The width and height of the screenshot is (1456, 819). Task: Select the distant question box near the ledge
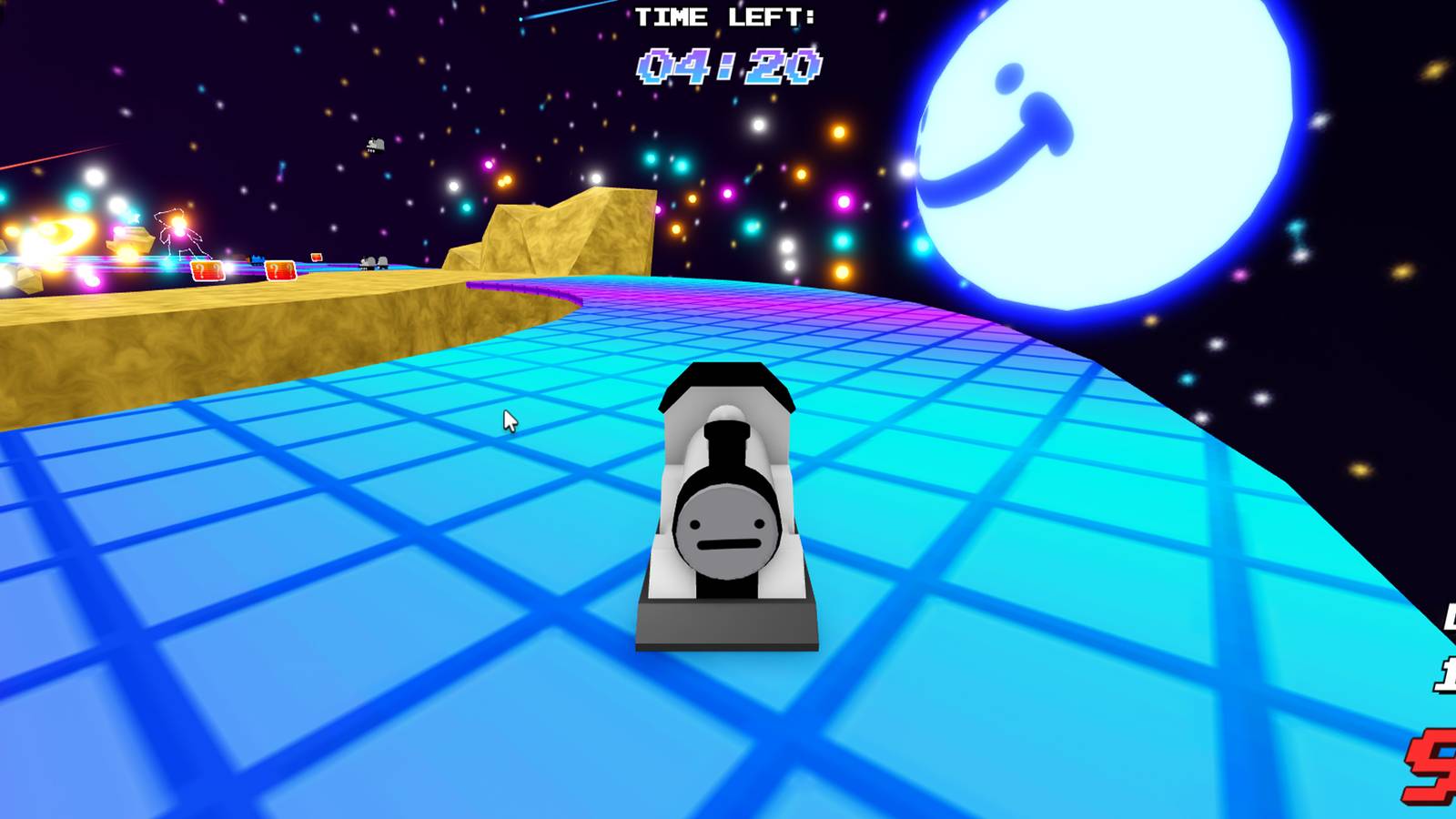click(x=316, y=258)
